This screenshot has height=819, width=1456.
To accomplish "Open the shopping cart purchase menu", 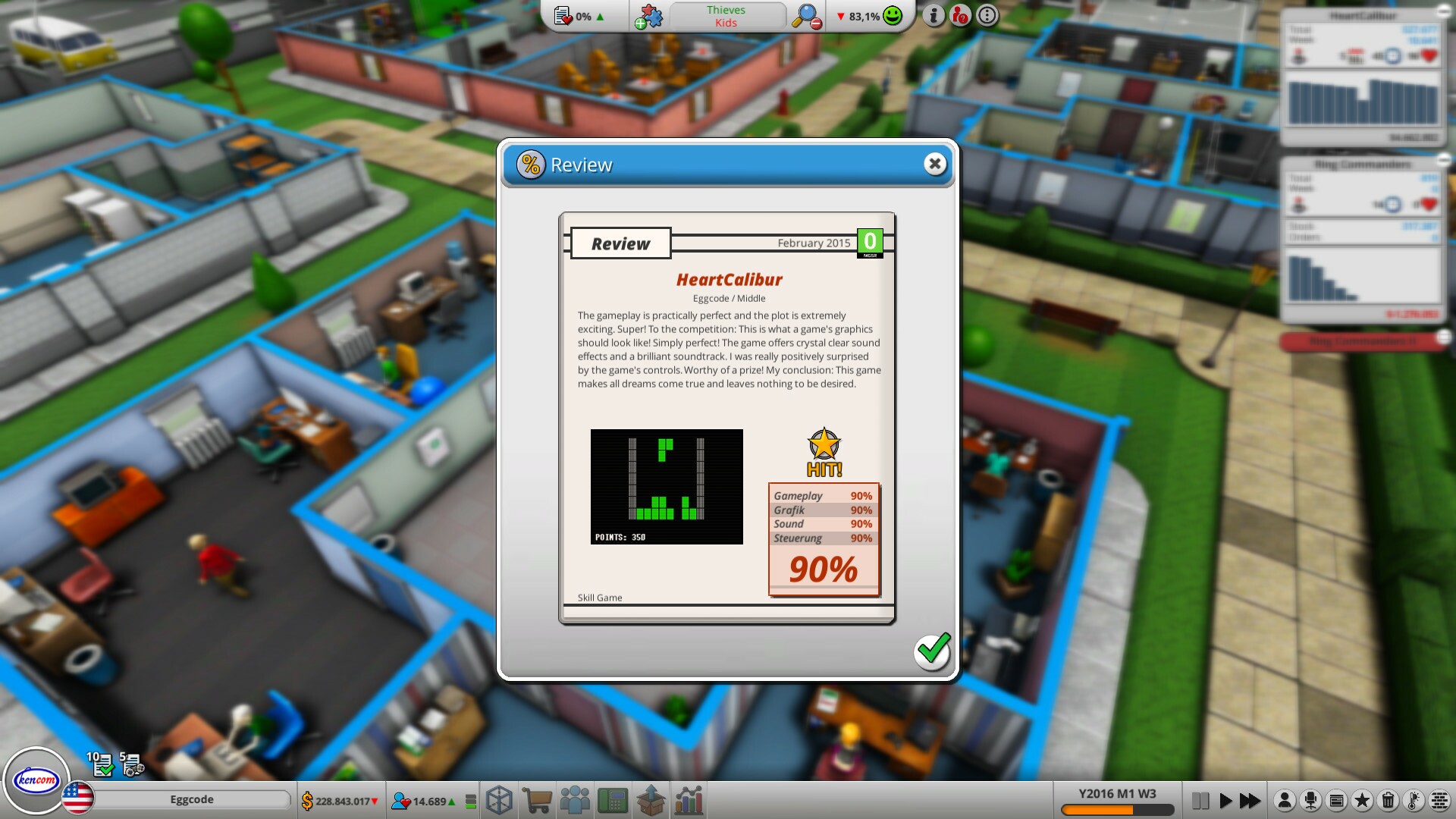I will [538, 800].
